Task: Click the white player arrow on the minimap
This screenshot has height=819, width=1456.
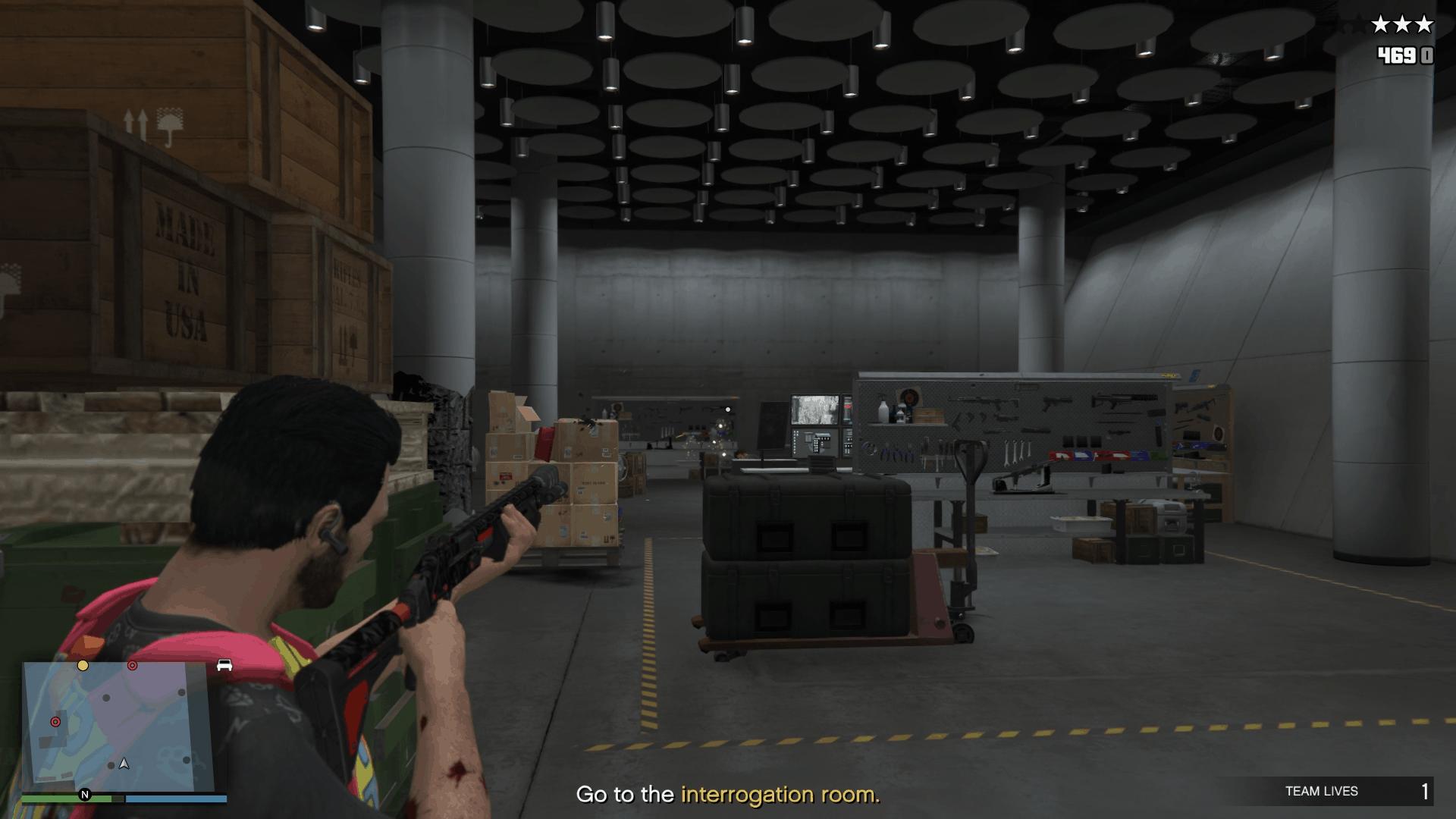Action: [124, 764]
